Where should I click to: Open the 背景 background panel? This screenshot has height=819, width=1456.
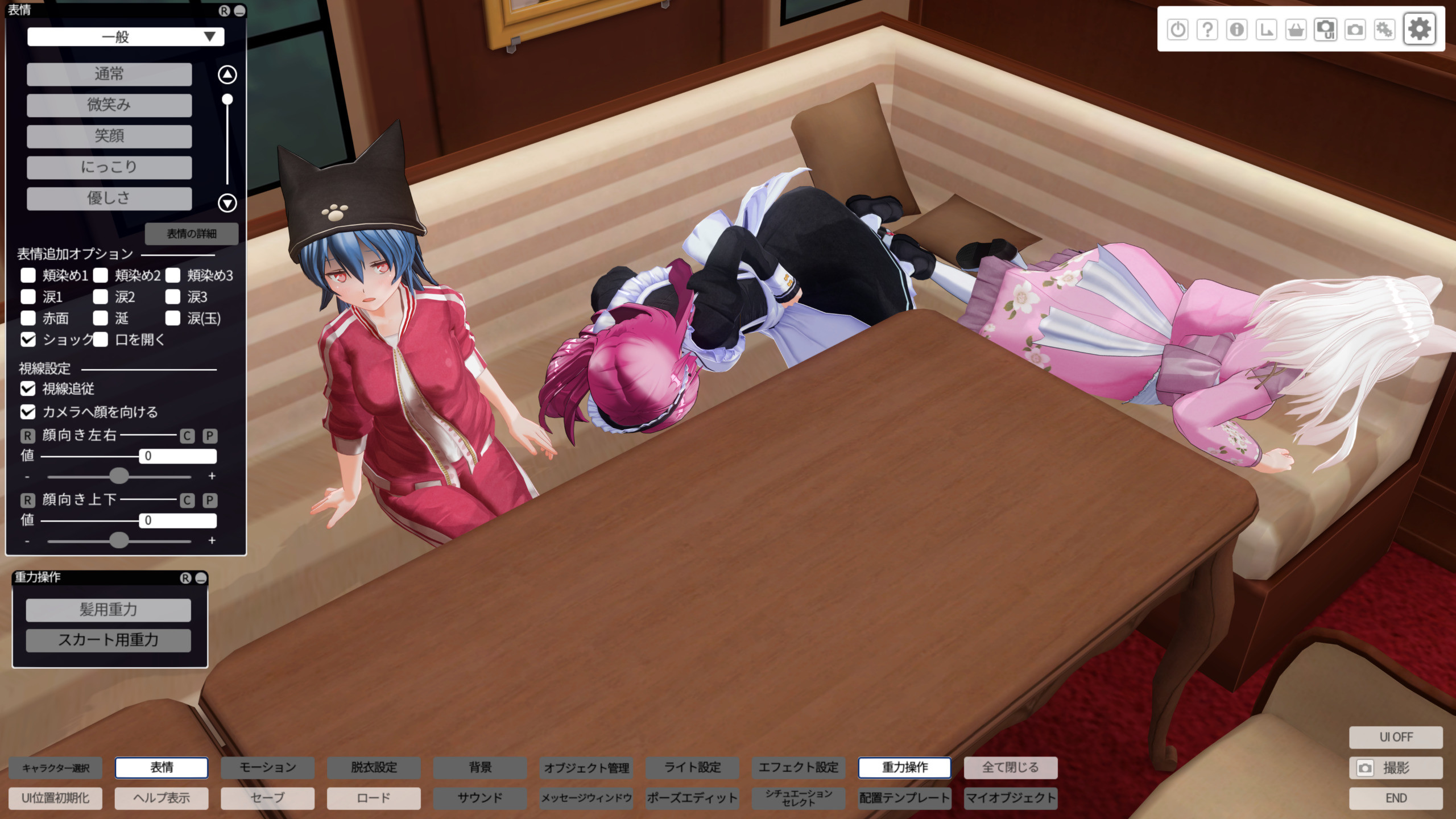tap(480, 768)
